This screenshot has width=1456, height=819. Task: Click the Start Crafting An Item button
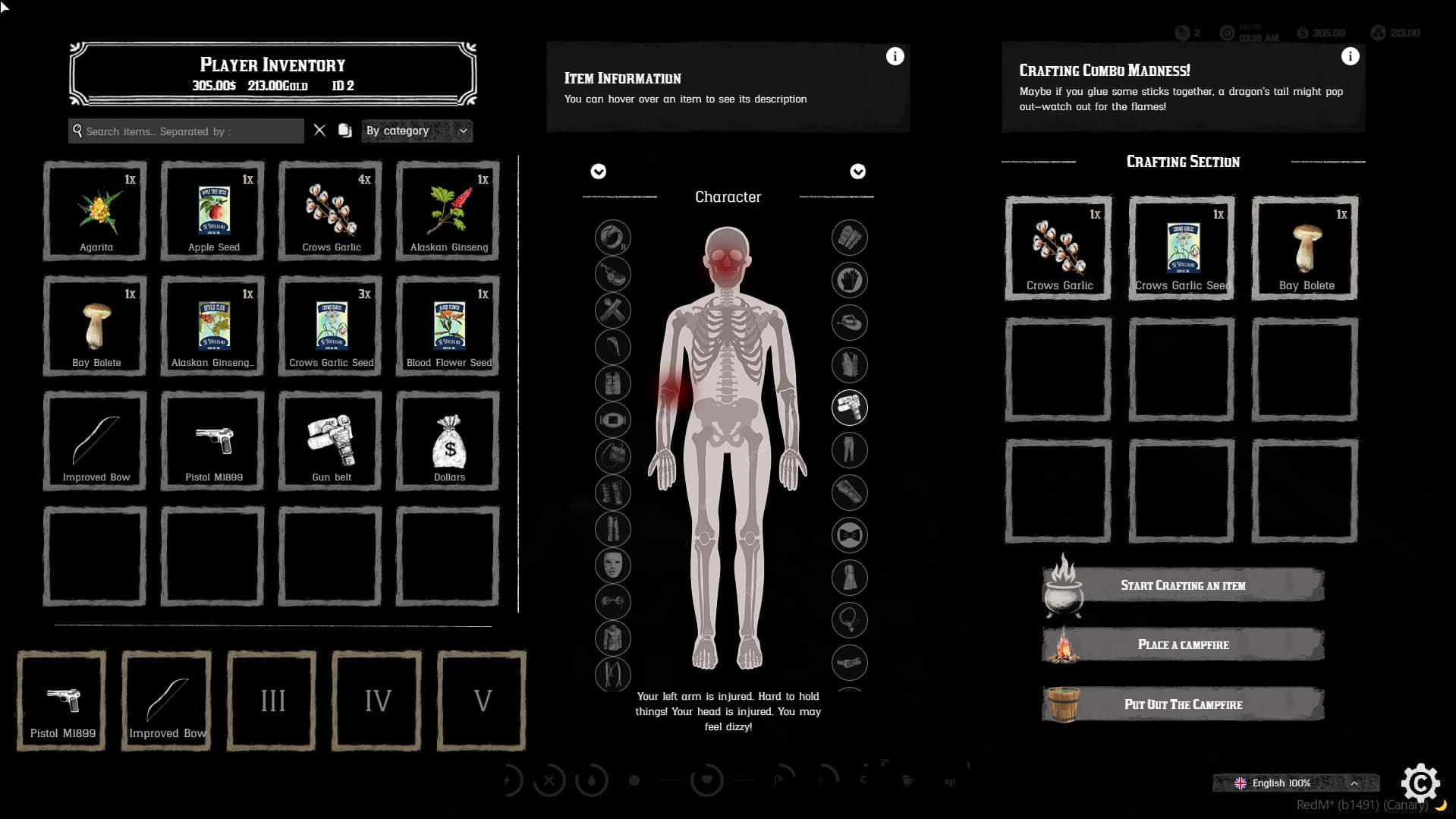pyautogui.click(x=1182, y=584)
